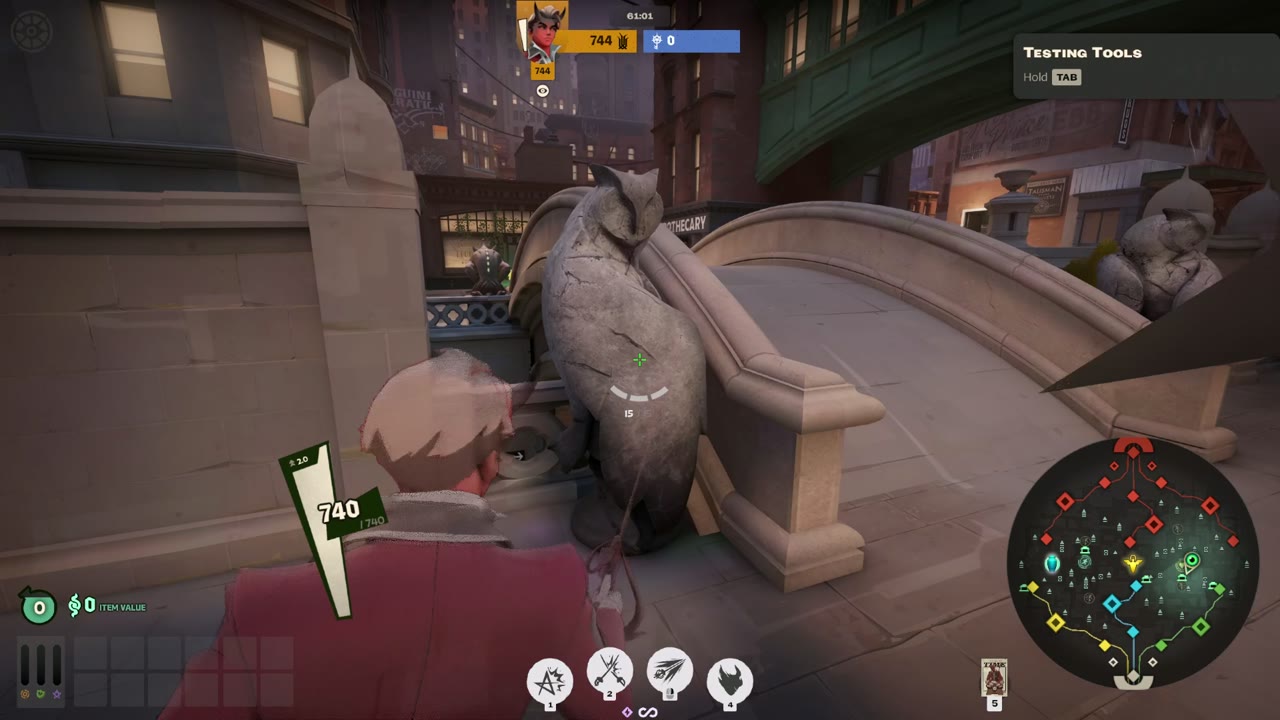Activate the demon head ultimate in slot 4
This screenshot has height=720, width=1280.
point(728,680)
